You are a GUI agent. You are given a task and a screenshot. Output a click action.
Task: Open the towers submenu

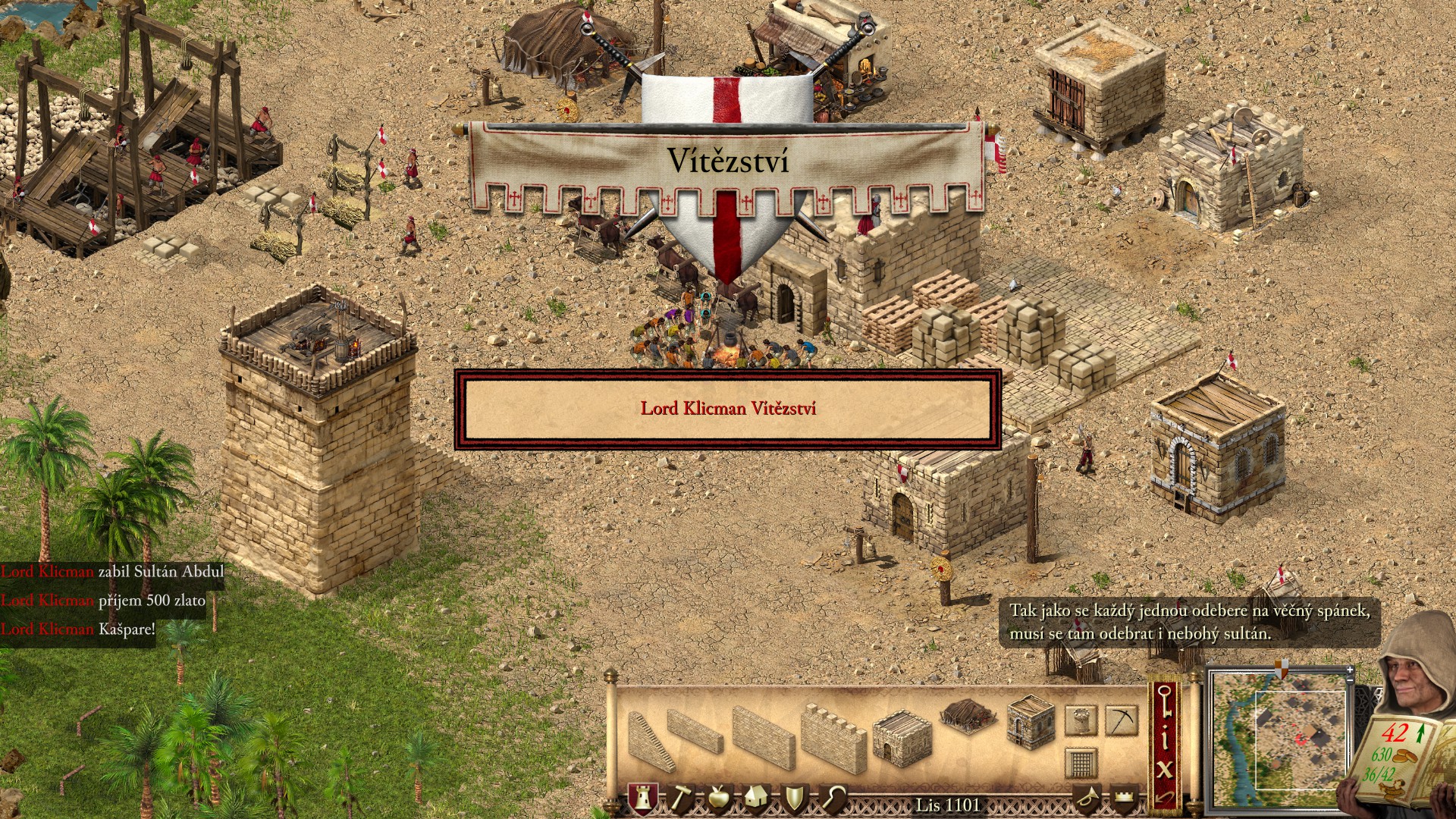1081,720
